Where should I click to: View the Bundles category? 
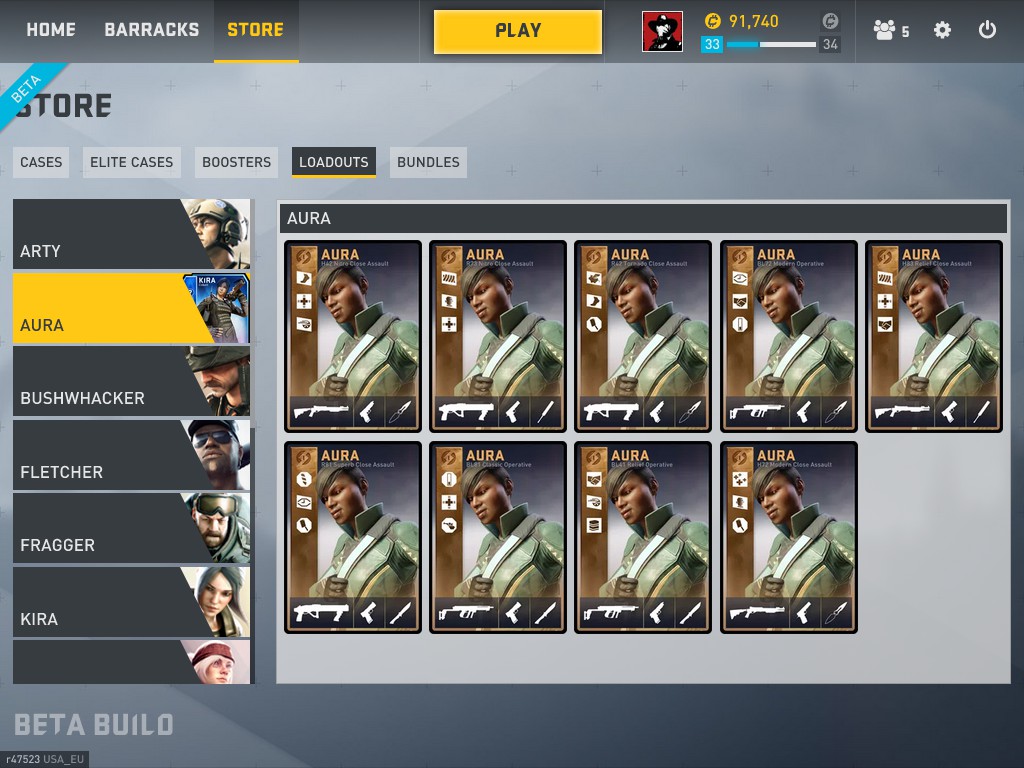coord(428,162)
